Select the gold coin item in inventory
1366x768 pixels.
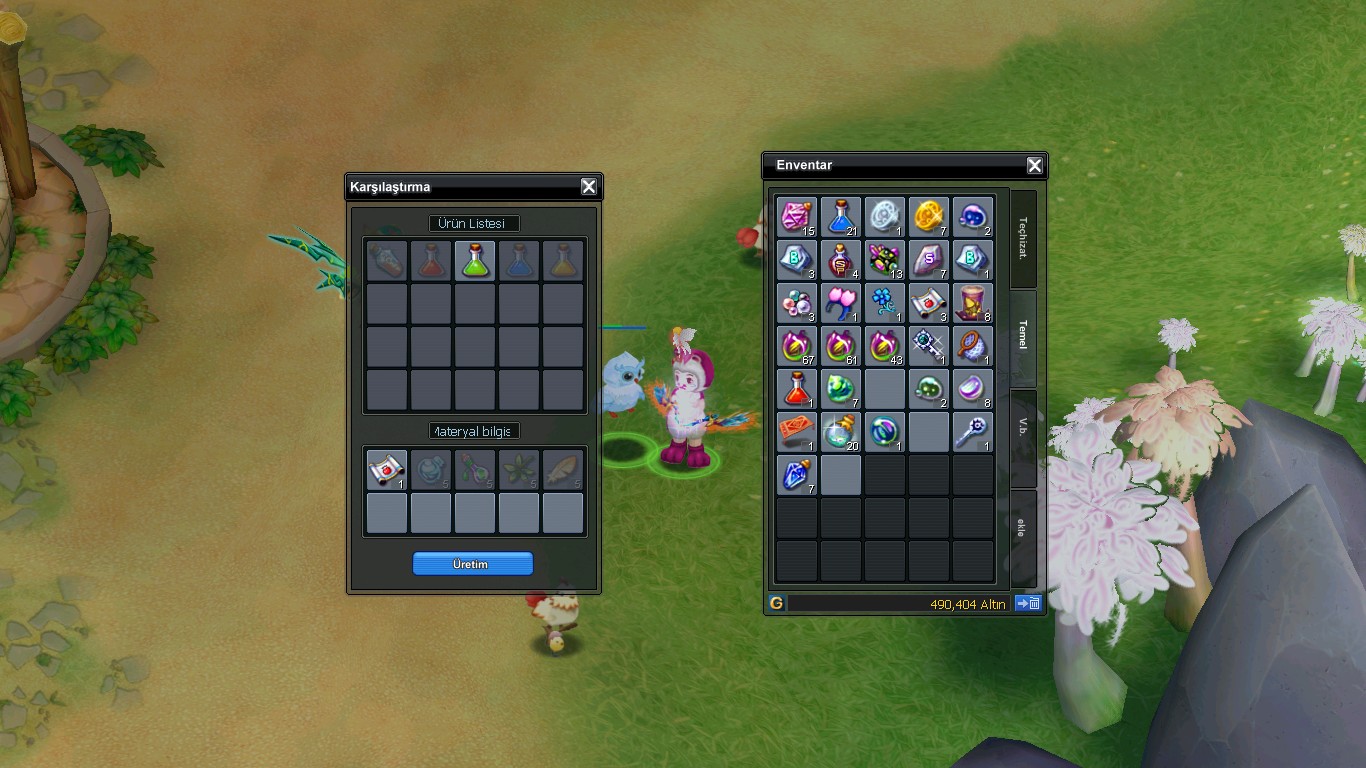pos(929,217)
